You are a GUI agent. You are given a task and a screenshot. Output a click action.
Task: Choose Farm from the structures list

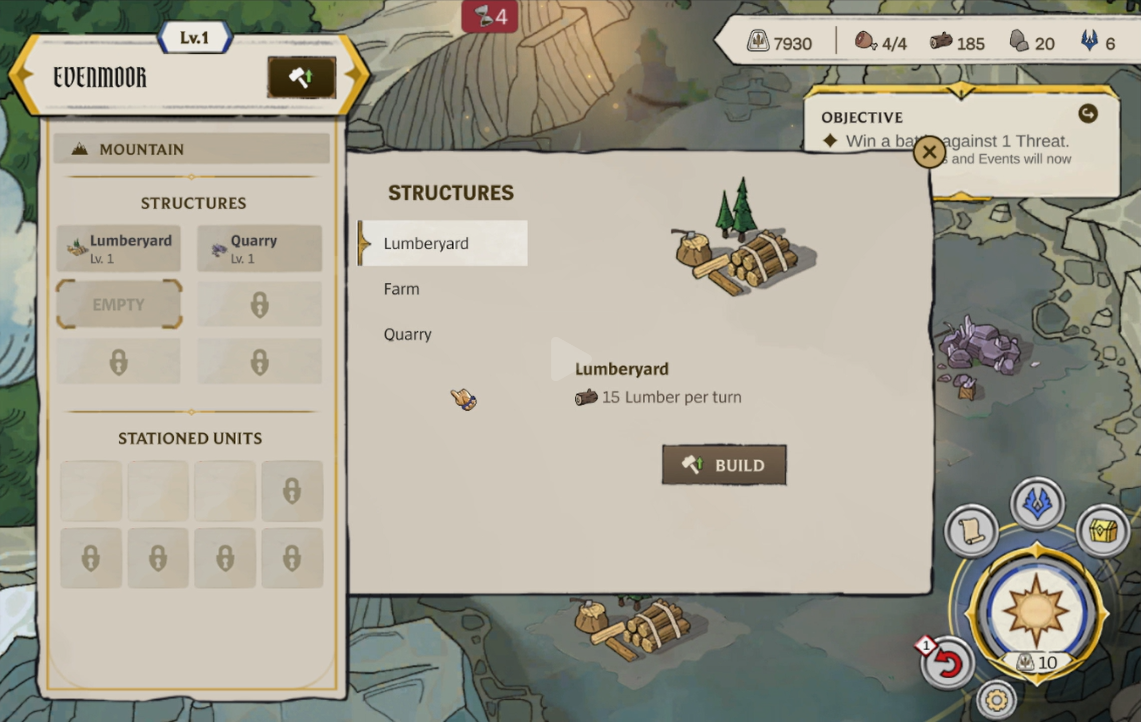pos(402,289)
